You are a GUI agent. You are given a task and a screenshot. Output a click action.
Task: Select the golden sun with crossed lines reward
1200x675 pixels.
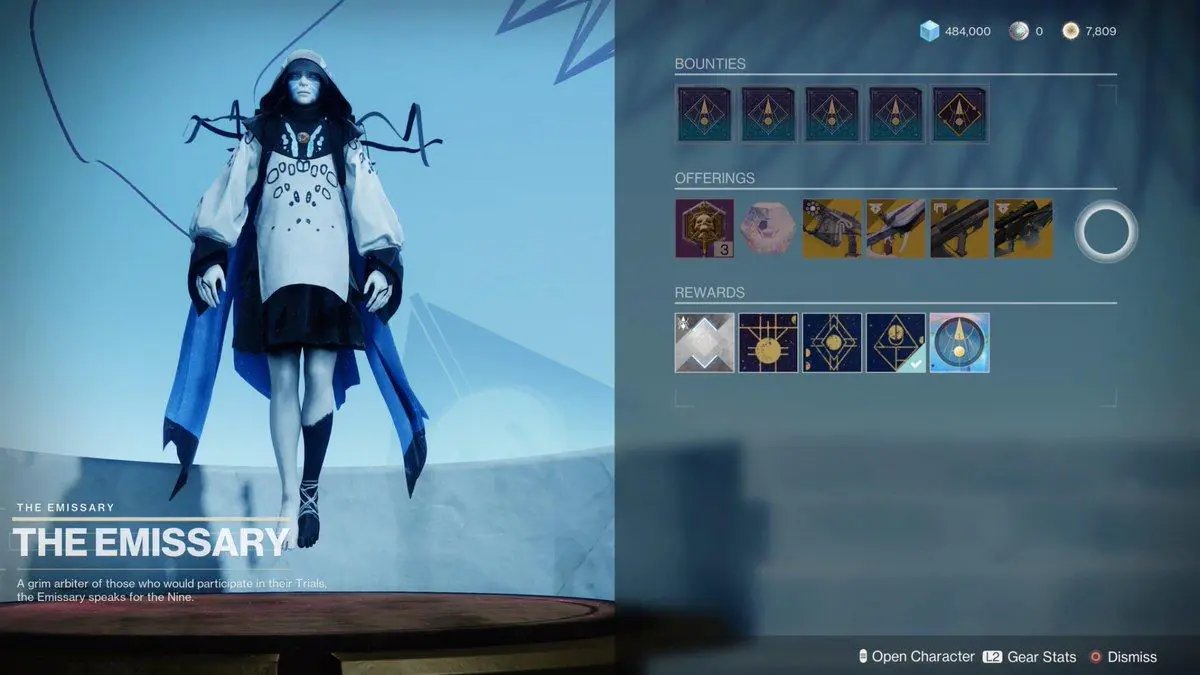(768, 342)
